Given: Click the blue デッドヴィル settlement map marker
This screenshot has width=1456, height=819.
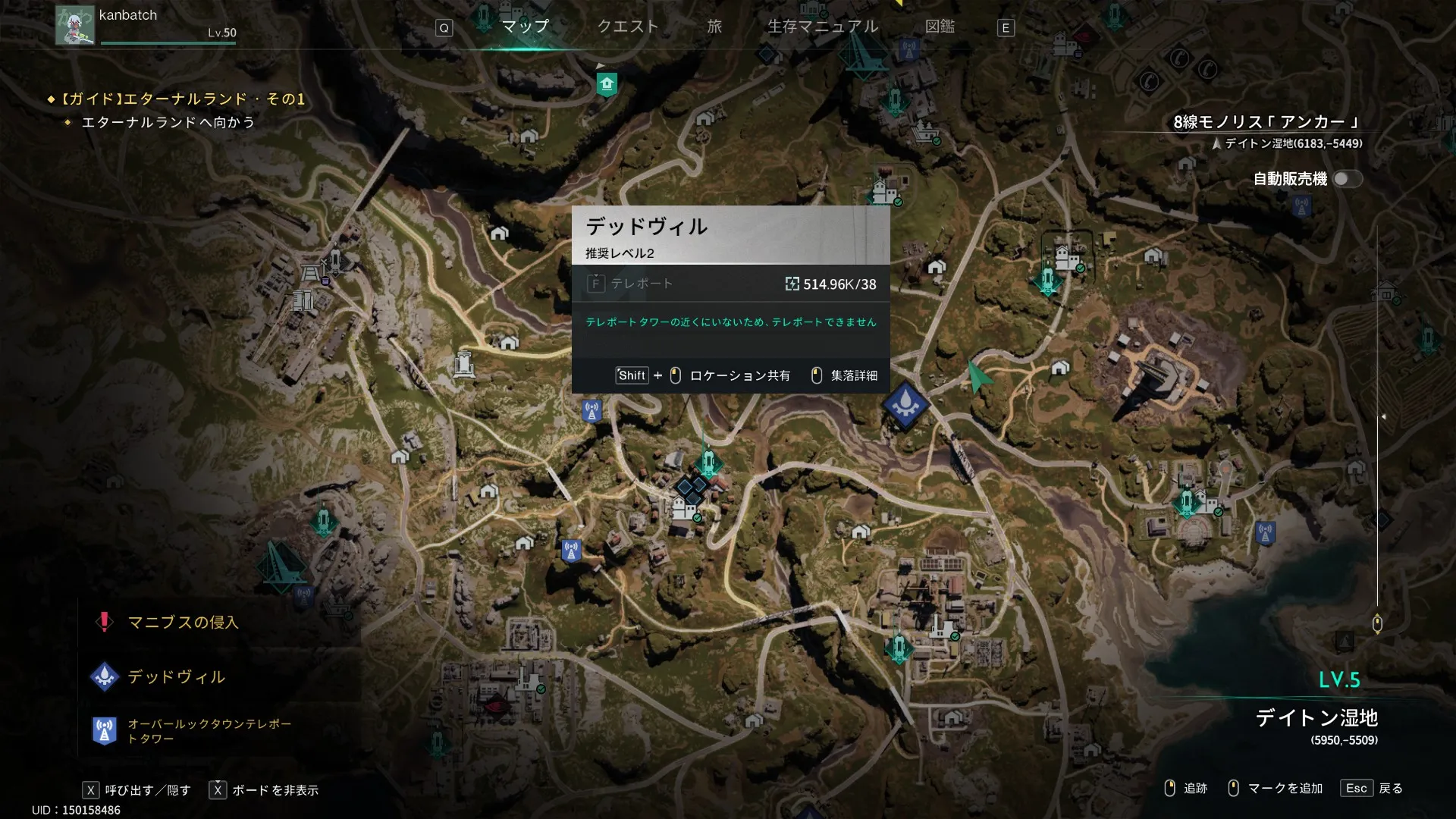Looking at the screenshot, I should 905,406.
